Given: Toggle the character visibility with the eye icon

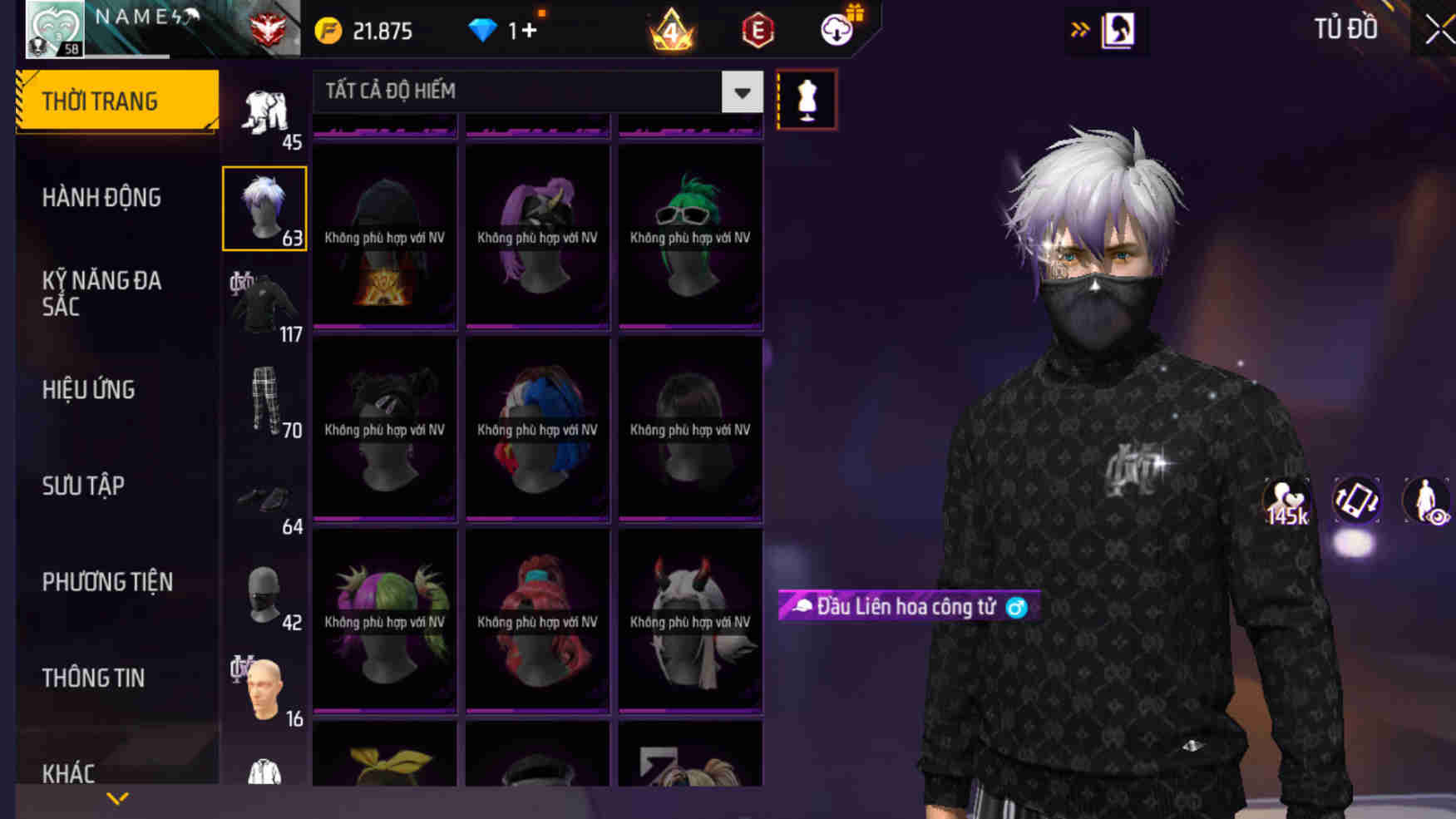Looking at the screenshot, I should [x=1422, y=501].
